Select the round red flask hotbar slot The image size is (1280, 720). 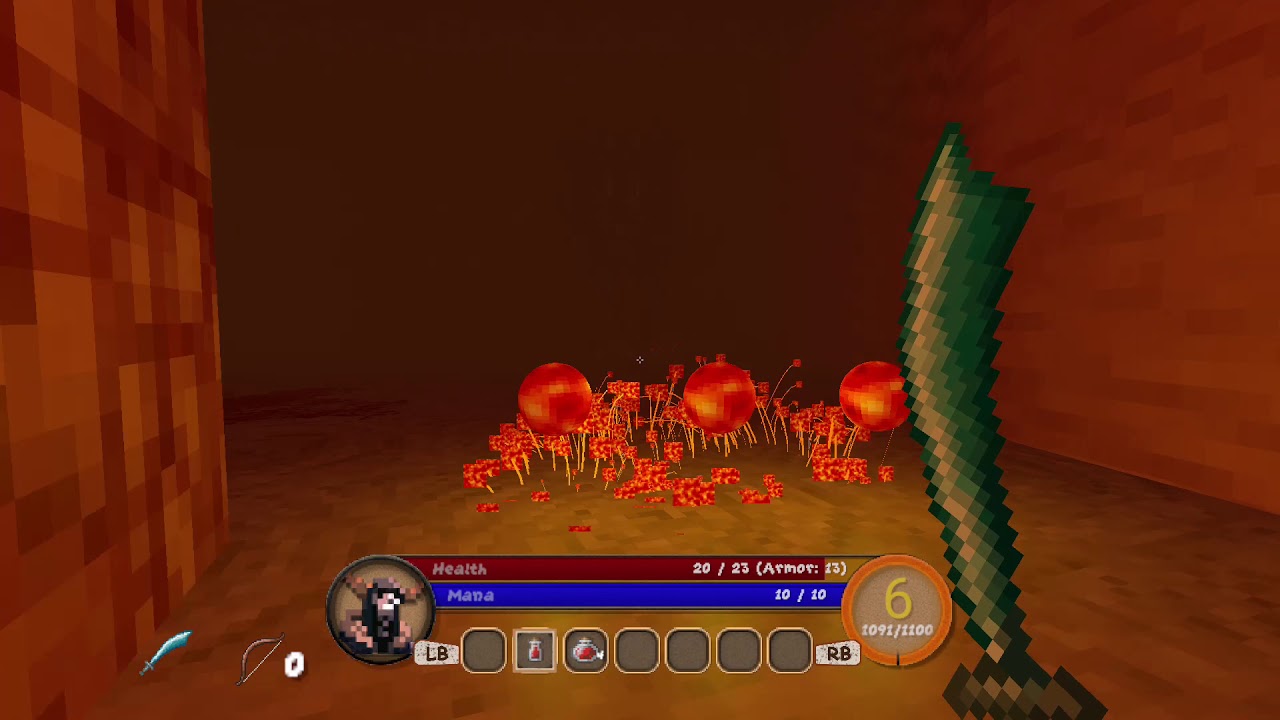coord(586,652)
